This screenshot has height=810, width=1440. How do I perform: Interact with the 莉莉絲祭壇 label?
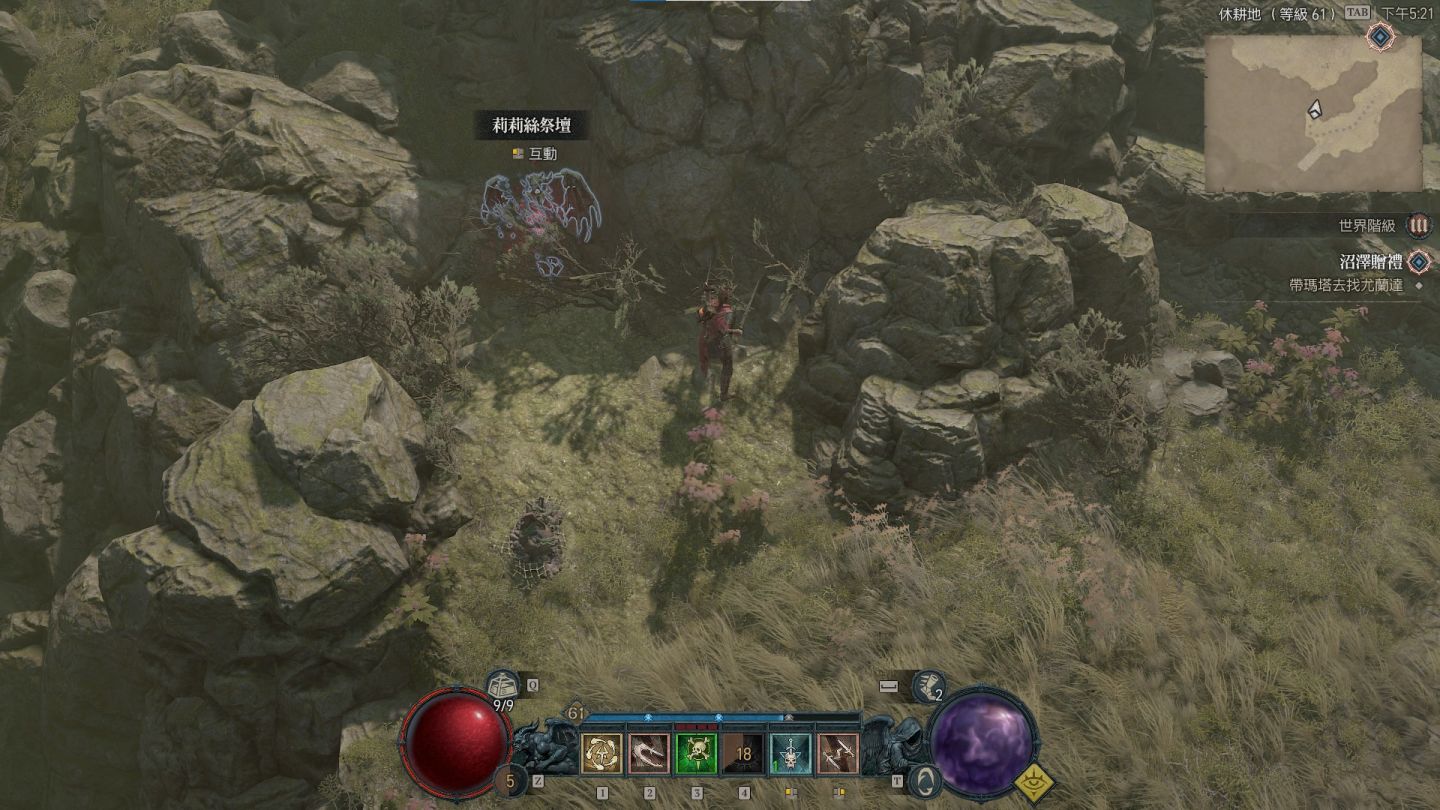click(528, 126)
